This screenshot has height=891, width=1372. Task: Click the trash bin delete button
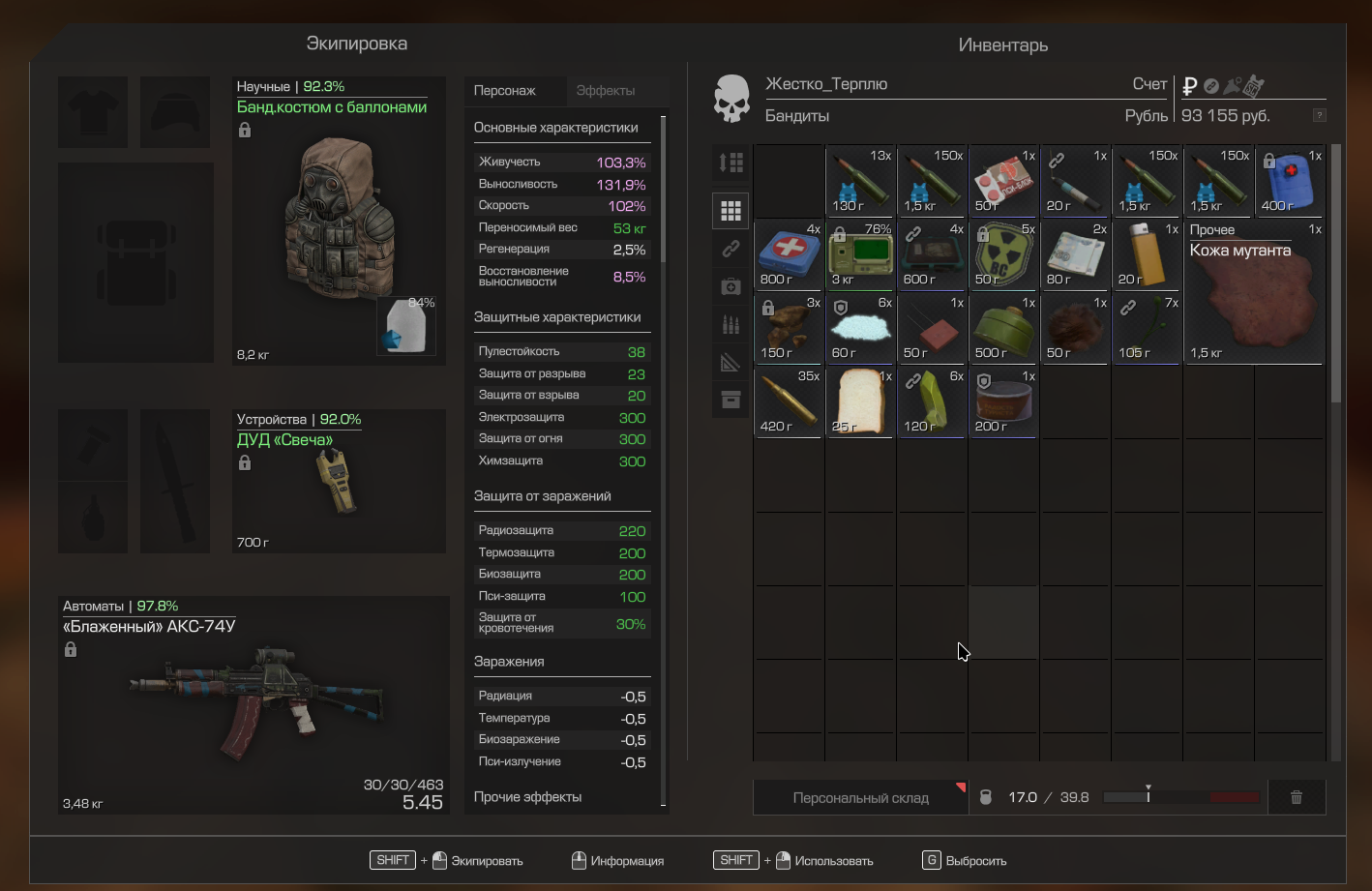[x=1297, y=798]
